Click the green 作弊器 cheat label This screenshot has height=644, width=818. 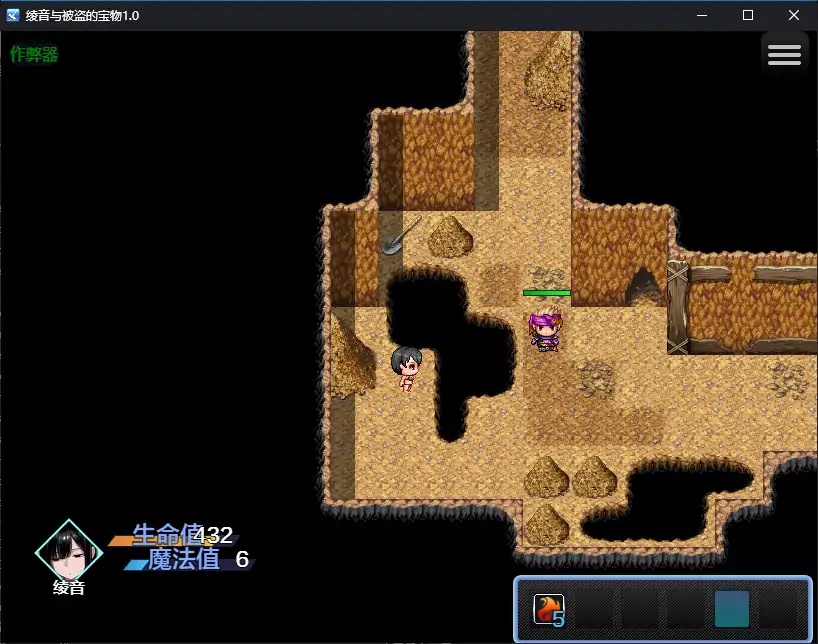tap(35, 55)
